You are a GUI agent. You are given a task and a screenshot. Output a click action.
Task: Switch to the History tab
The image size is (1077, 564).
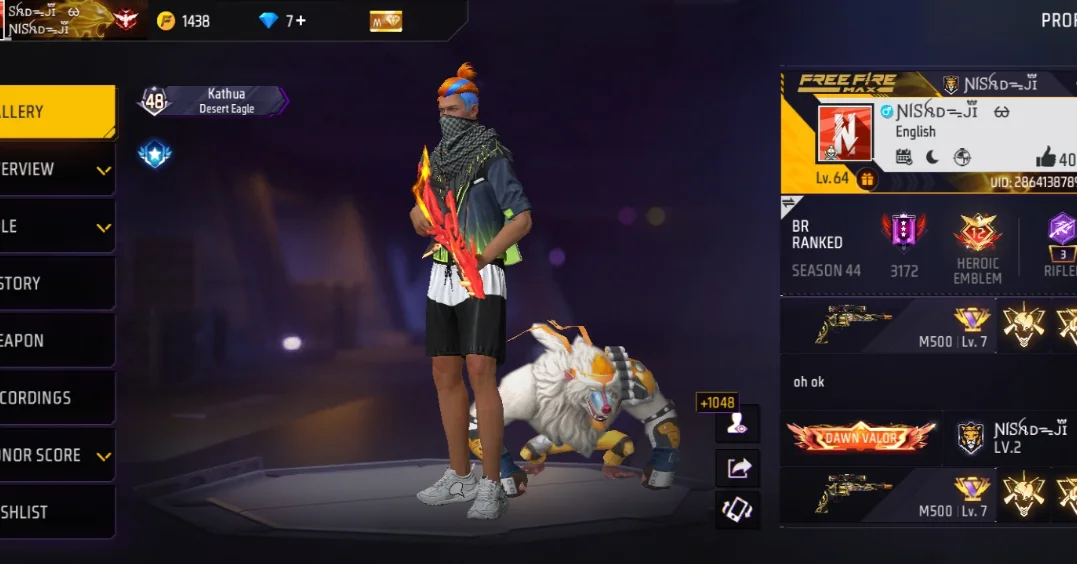click(x=55, y=283)
